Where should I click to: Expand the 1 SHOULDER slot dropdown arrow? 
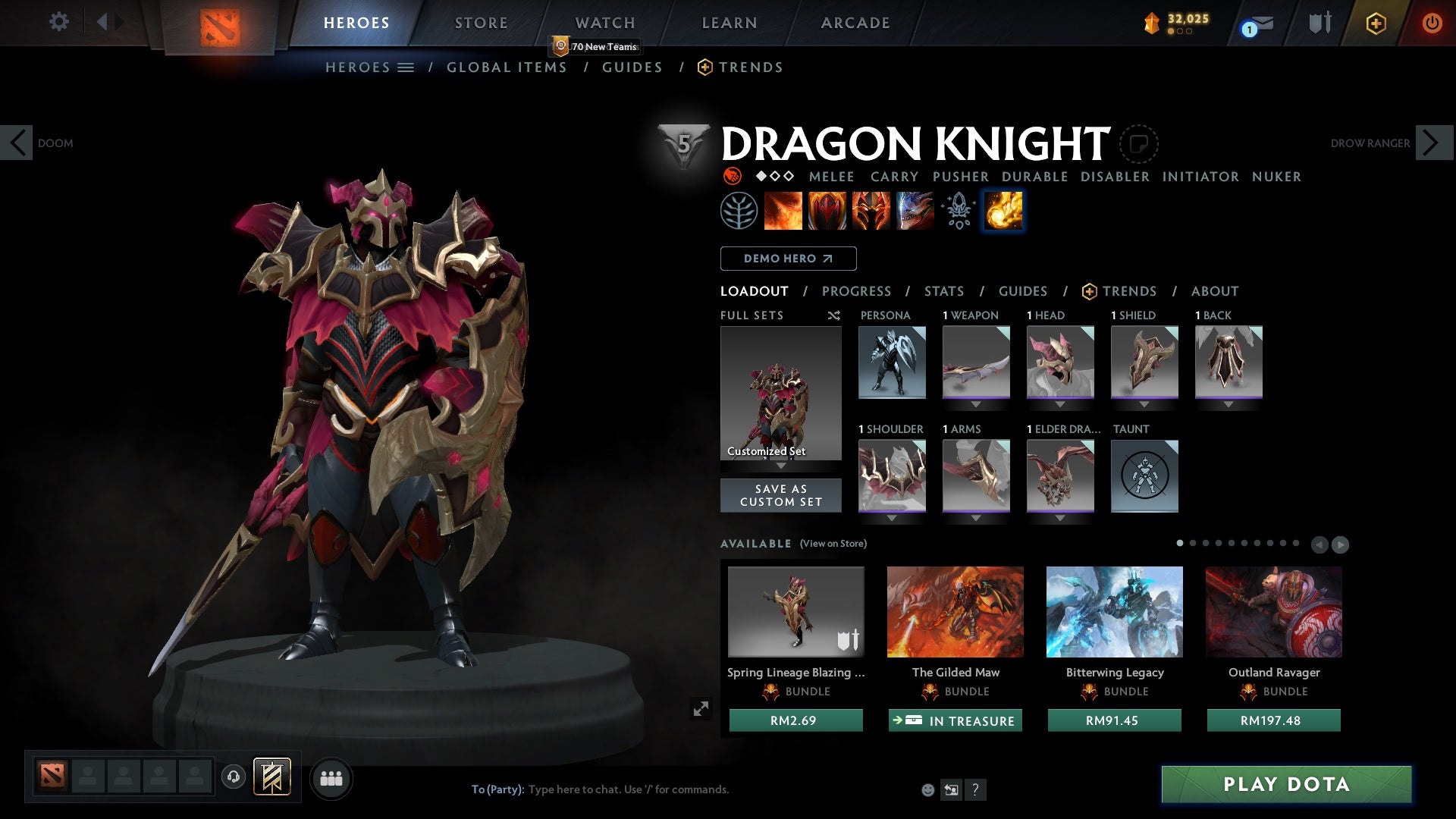tap(892, 518)
